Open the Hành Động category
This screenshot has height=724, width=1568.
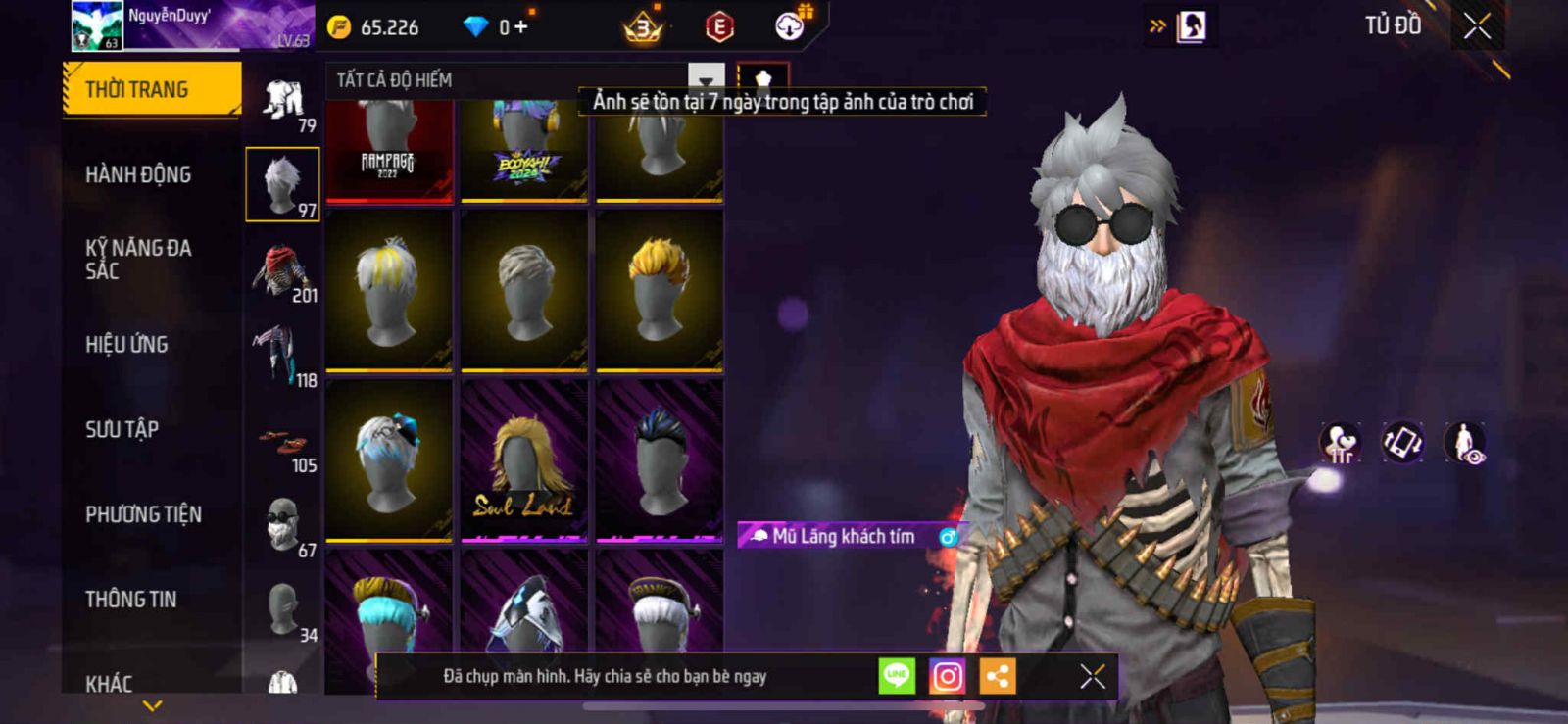click(138, 174)
